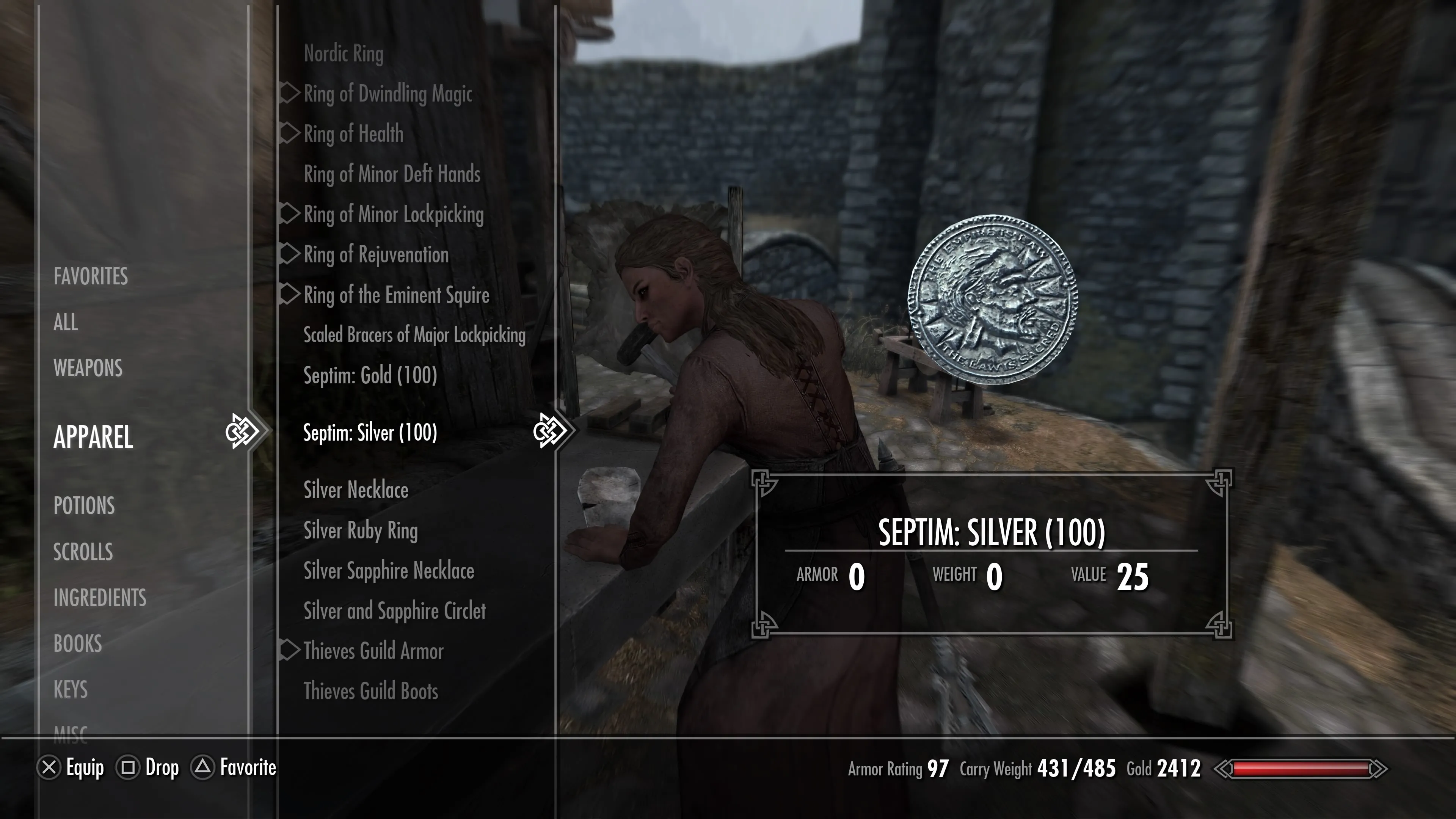Viewport: 1456px width, 819px height.
Task: Select the Nordic Ring item
Action: click(x=343, y=54)
